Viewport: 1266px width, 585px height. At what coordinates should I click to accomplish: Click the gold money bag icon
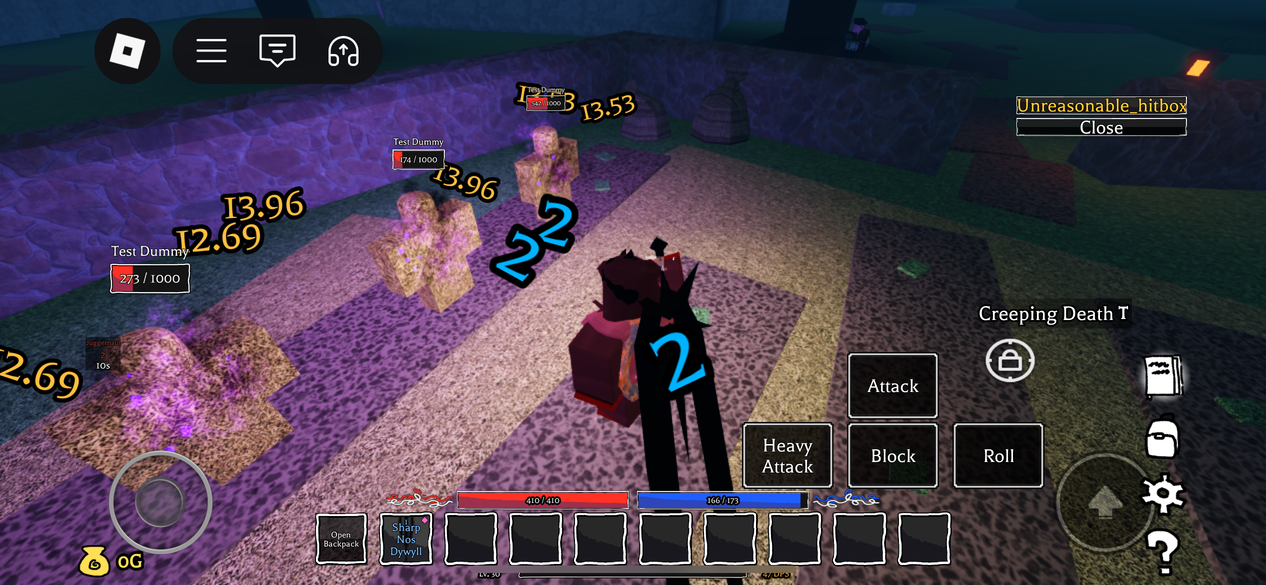pos(93,562)
